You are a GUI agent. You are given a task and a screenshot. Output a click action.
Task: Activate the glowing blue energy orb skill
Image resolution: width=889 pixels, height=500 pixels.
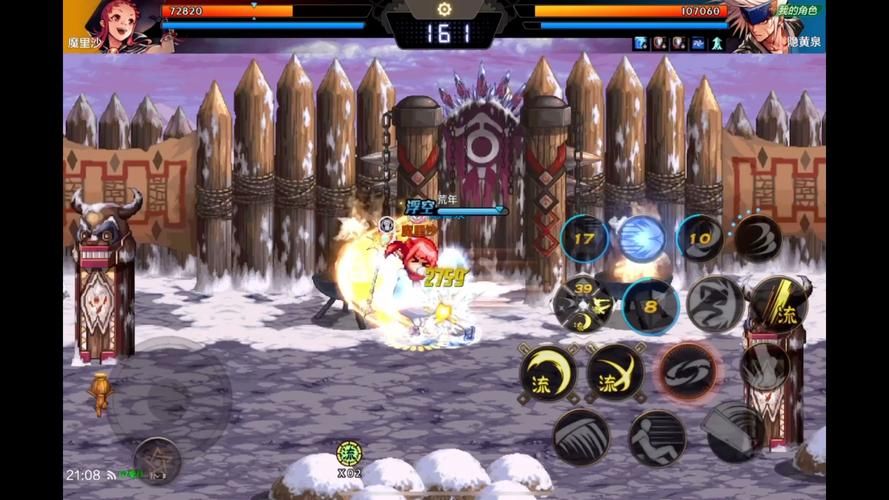(x=642, y=239)
